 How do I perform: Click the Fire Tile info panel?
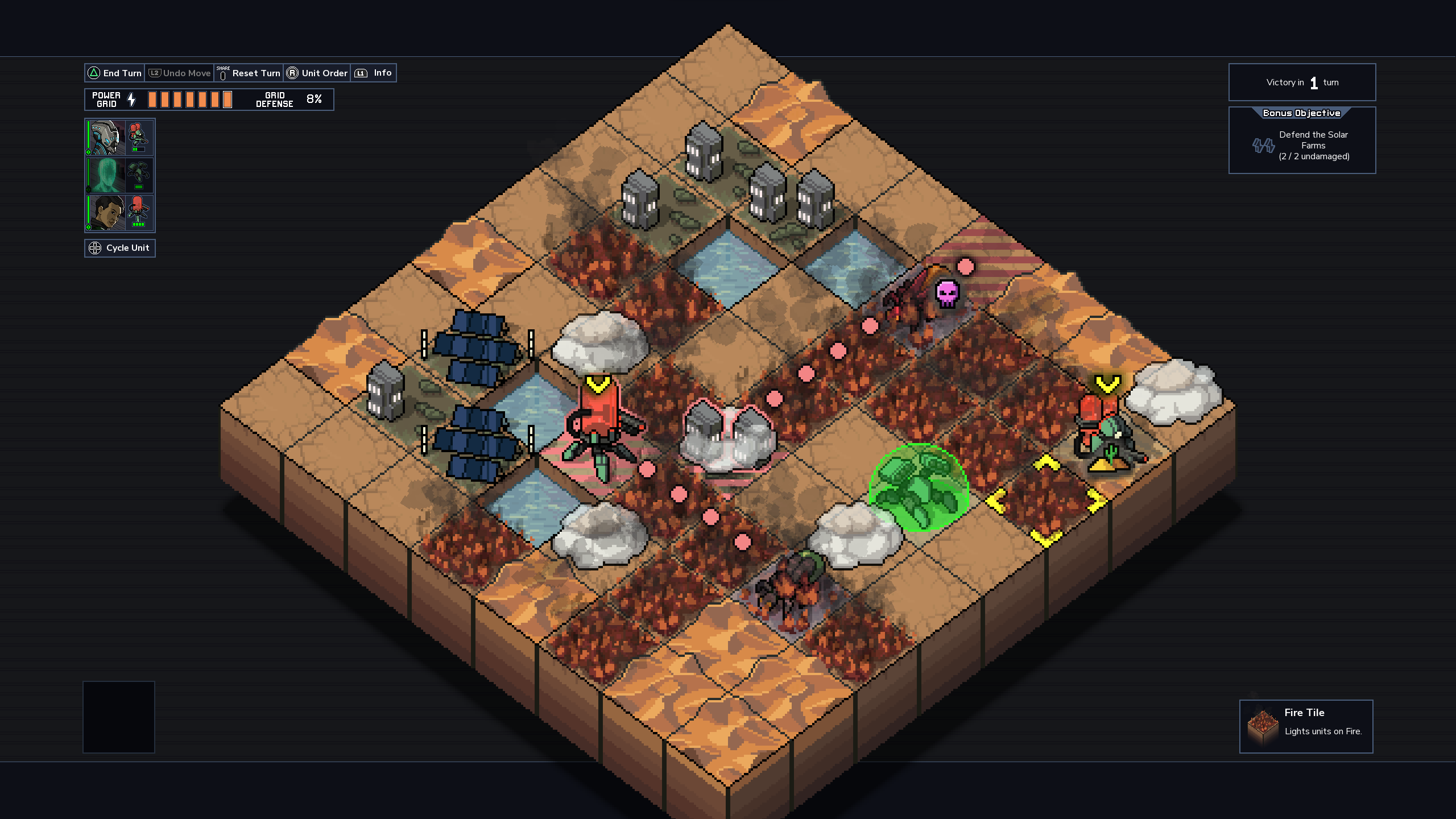tap(1306, 726)
